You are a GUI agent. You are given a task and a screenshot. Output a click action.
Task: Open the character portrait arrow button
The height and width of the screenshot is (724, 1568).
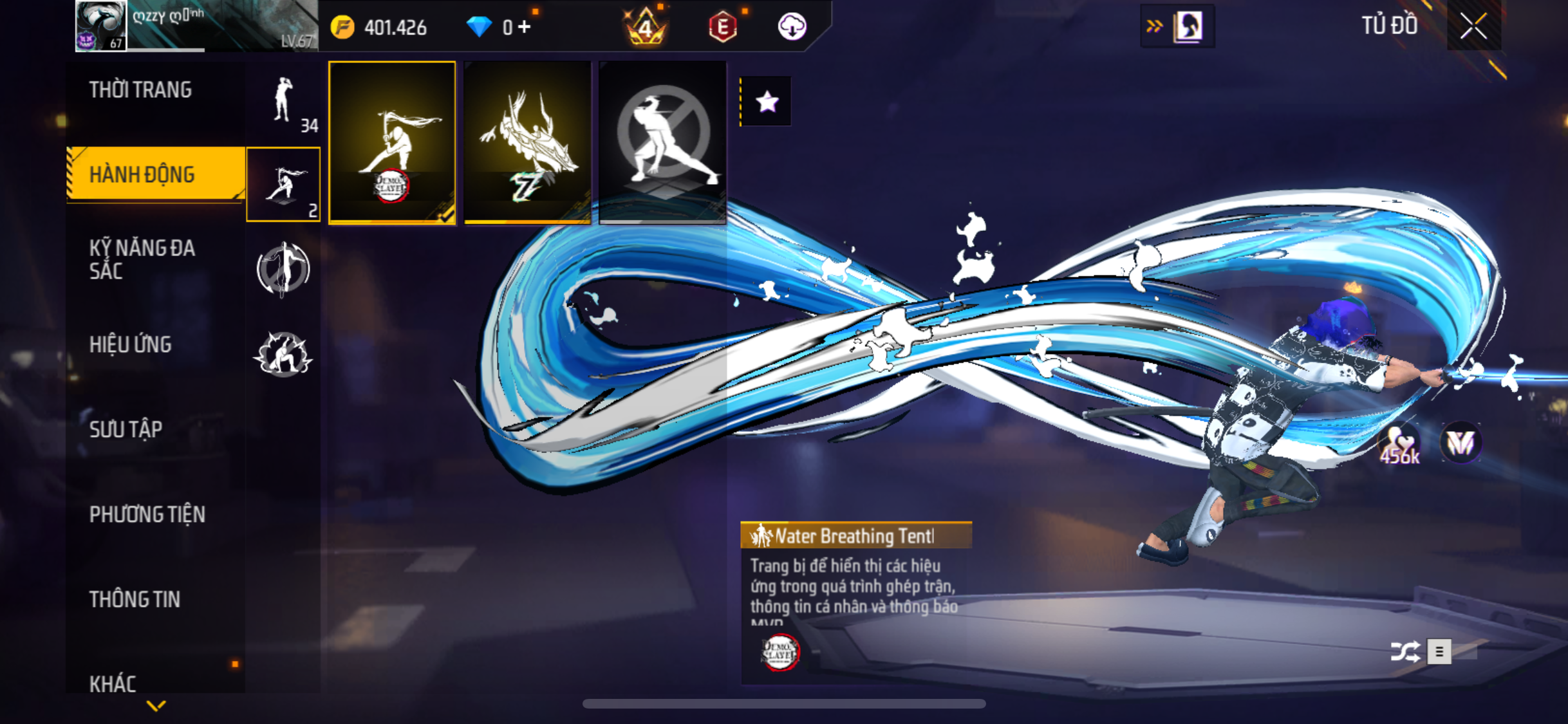pos(1177,26)
